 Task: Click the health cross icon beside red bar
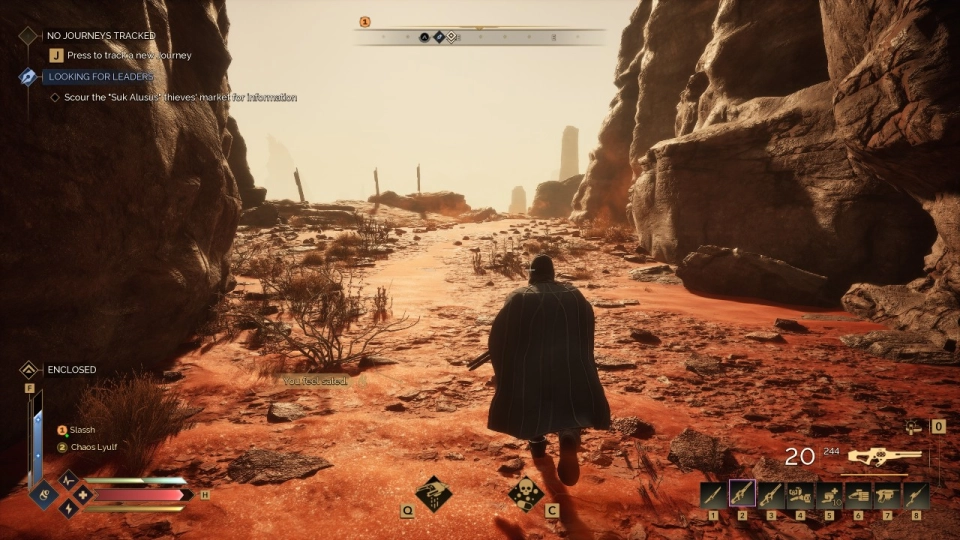pos(82,494)
